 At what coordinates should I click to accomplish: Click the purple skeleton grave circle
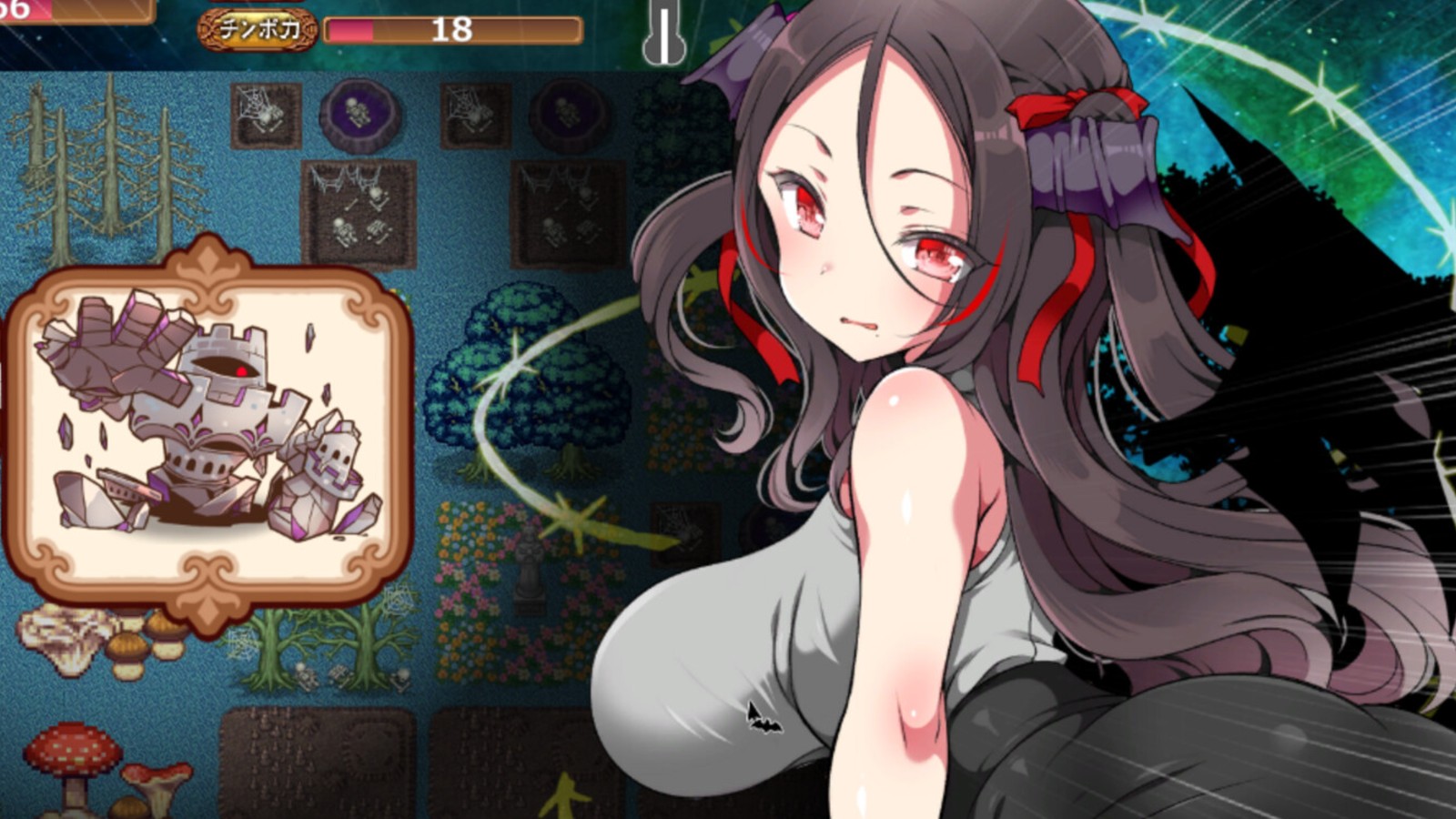(x=360, y=114)
